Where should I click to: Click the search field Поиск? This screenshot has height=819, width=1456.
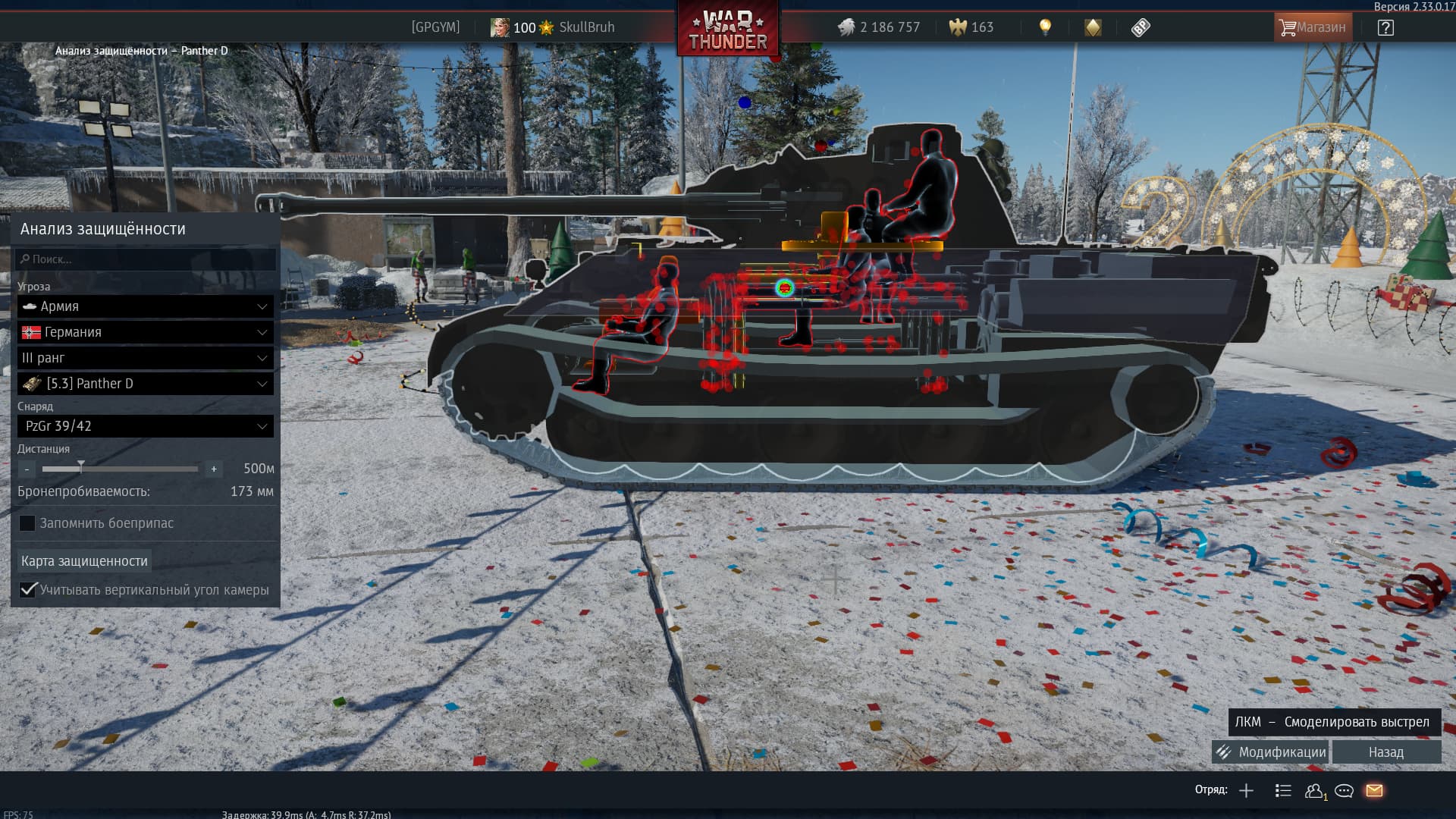[146, 259]
